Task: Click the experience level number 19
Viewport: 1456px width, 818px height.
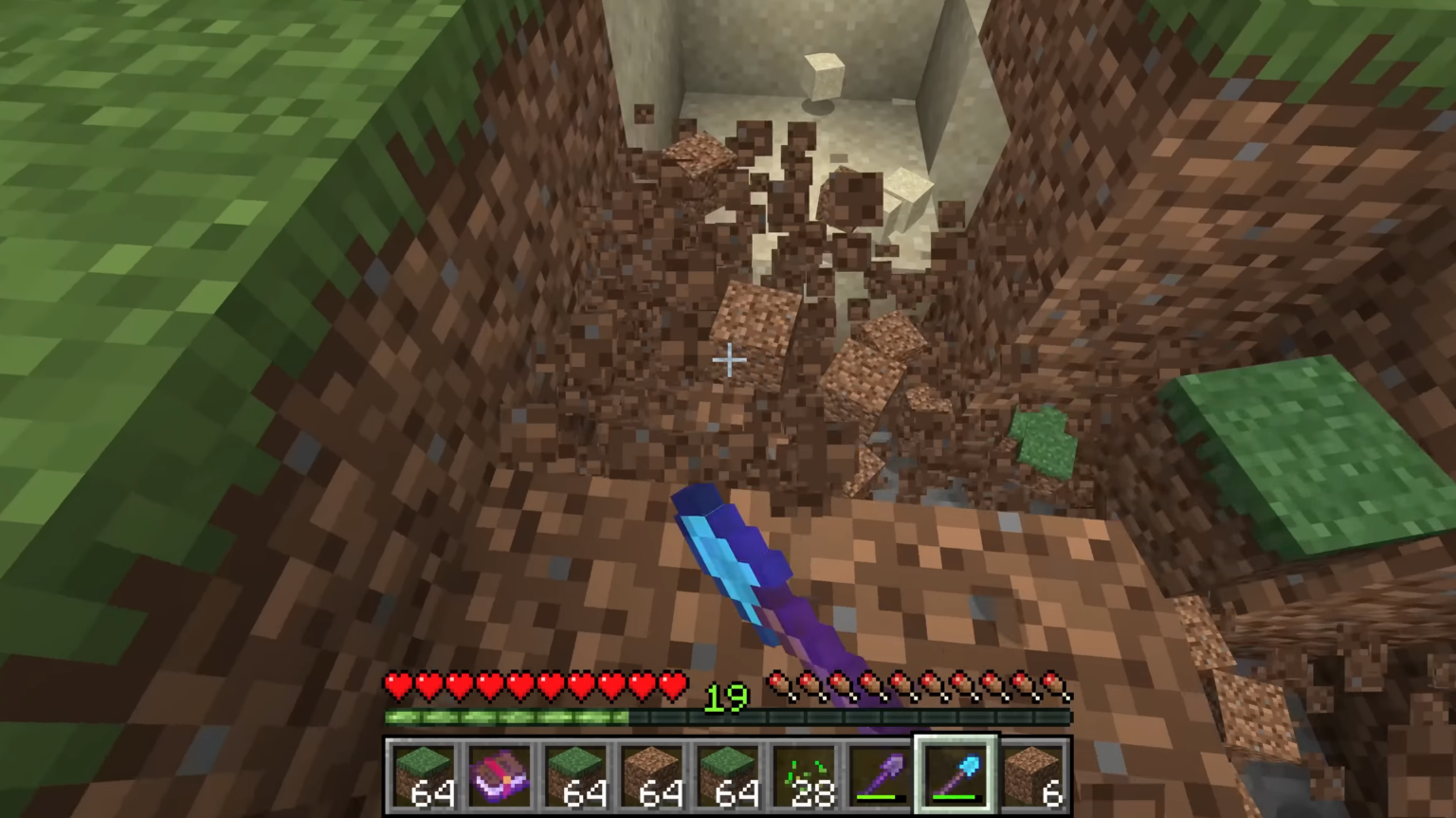Action: tap(725, 698)
